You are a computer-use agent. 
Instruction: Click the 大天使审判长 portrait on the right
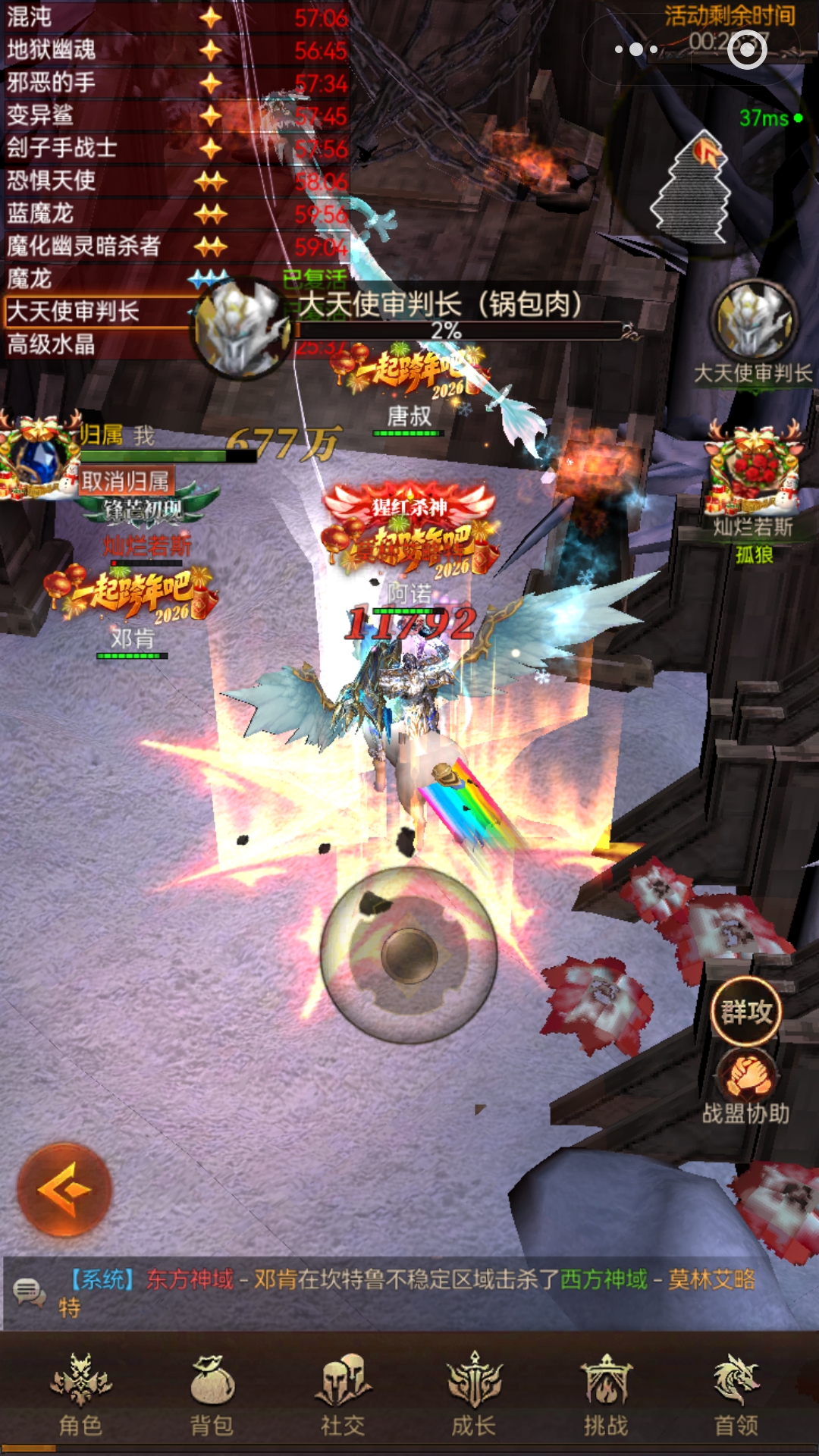pyautogui.click(x=754, y=322)
